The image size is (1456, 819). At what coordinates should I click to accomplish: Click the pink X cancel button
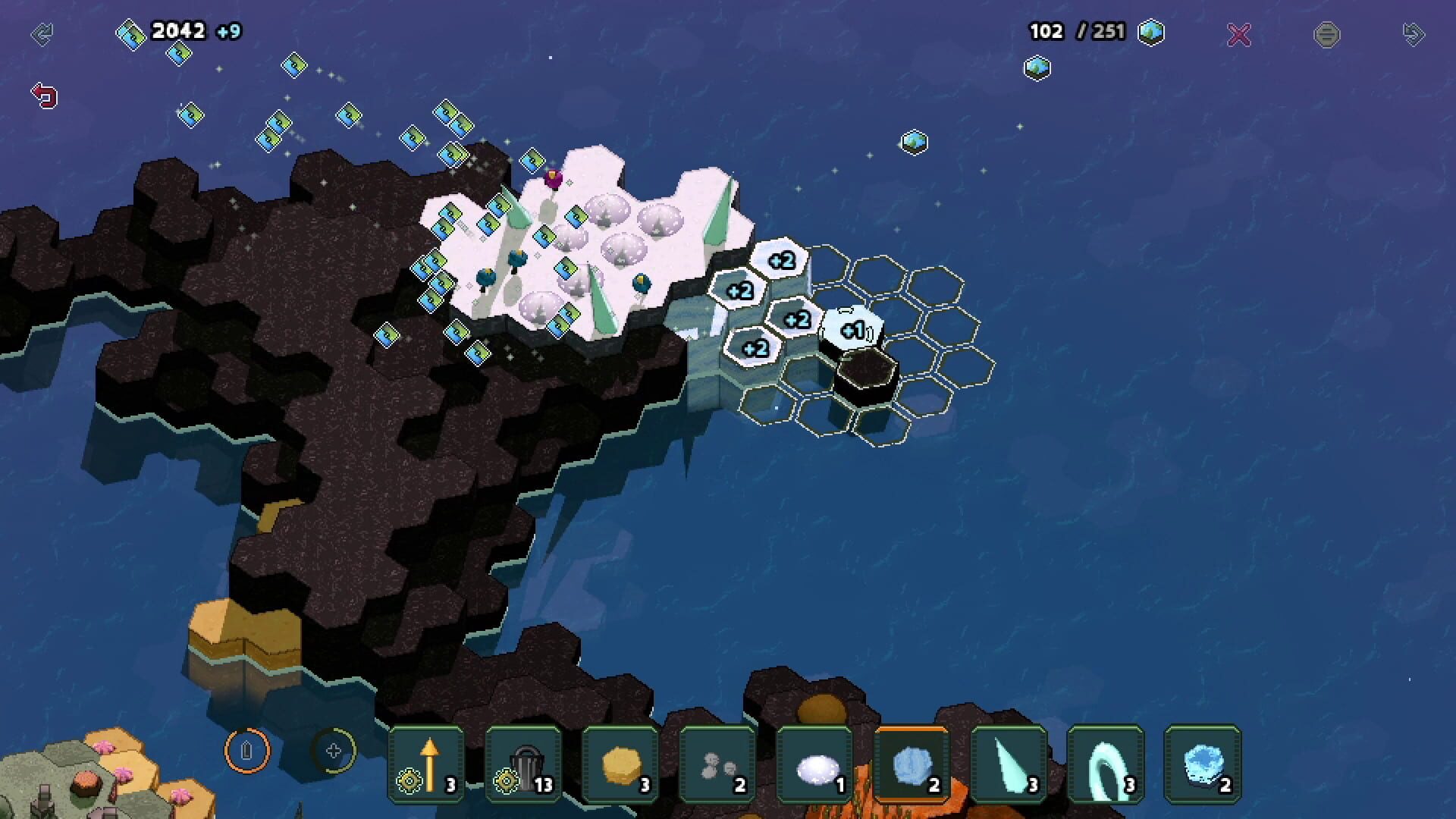(1239, 34)
